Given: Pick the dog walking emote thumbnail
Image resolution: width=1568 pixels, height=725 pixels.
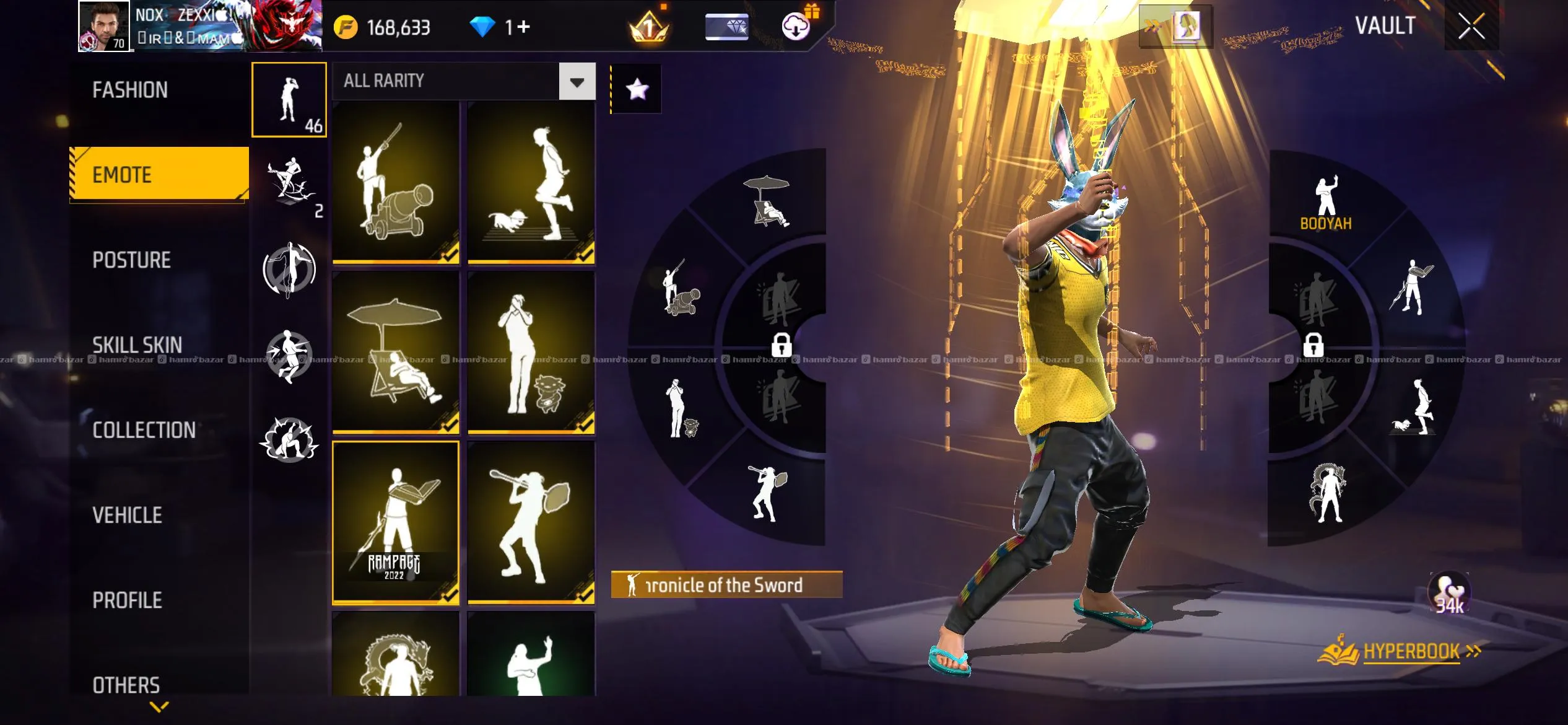Looking at the screenshot, I should 531,183.
